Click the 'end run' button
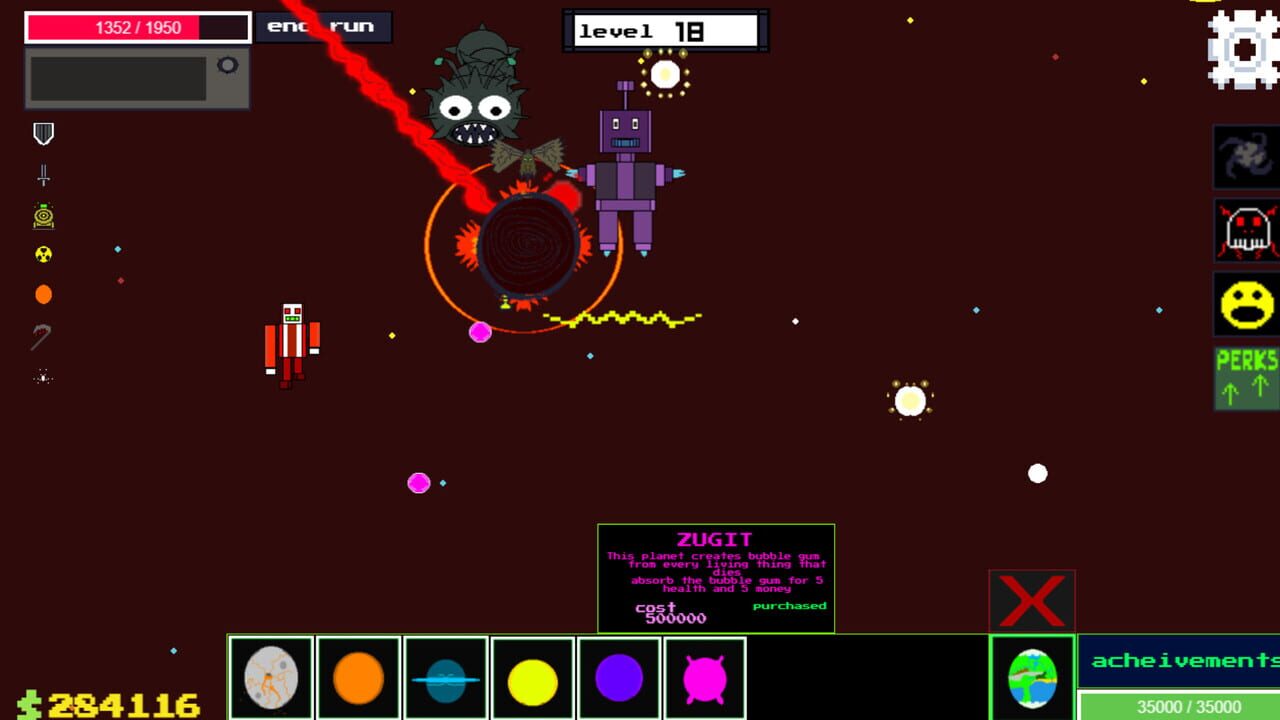 pyautogui.click(x=323, y=27)
